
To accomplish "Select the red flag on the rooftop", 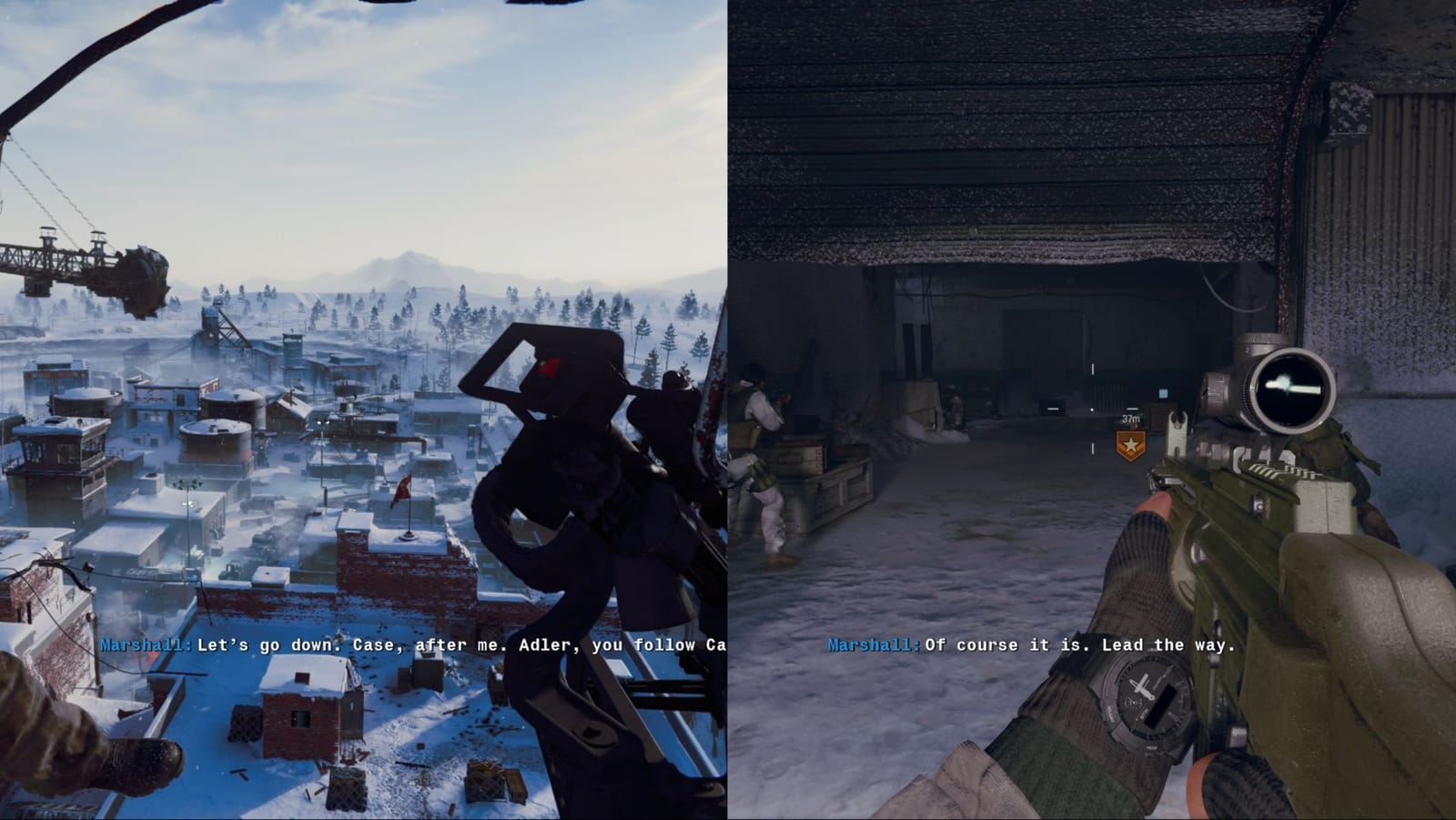I will pos(403,489).
